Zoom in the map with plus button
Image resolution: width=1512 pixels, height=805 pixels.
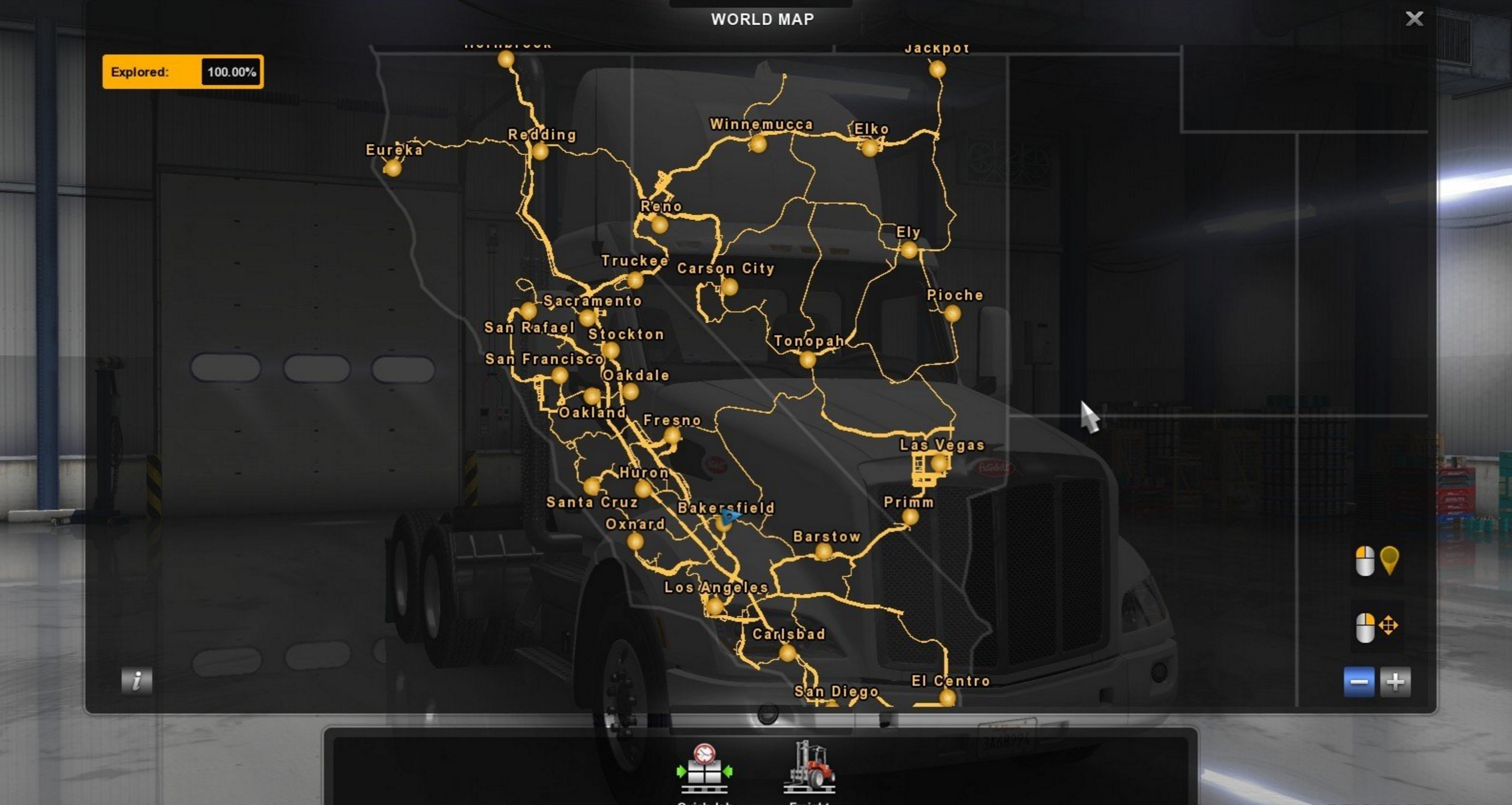click(x=1395, y=682)
